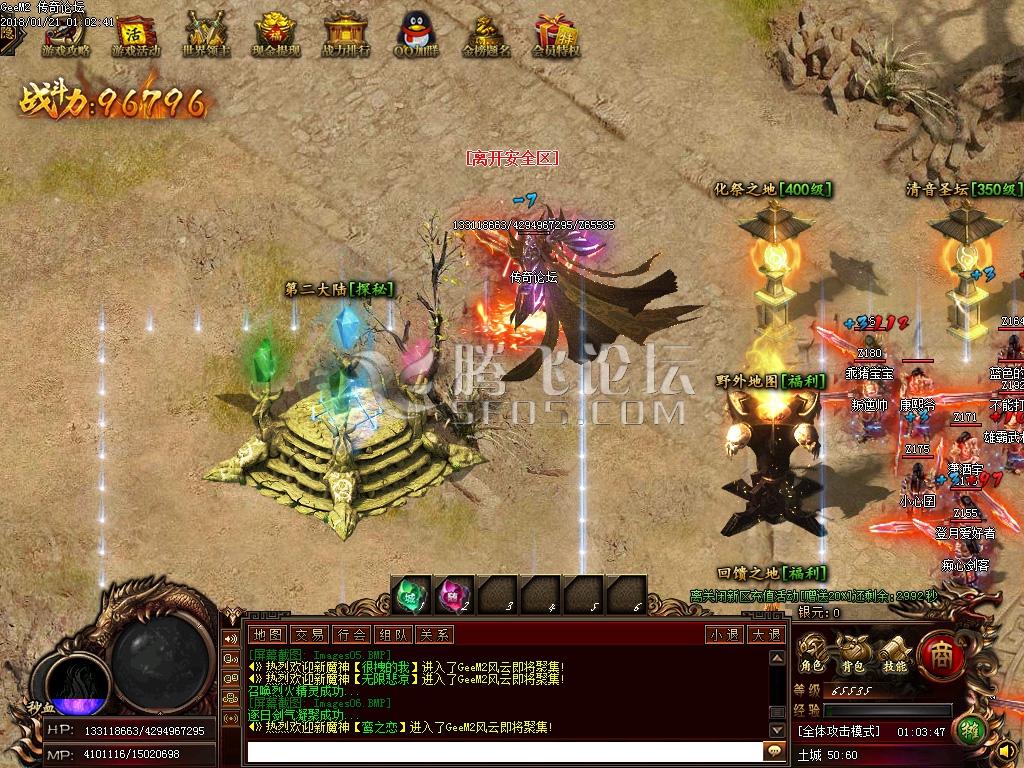Open the 游戏活动 events icon
The height and width of the screenshot is (768, 1024).
[135, 34]
